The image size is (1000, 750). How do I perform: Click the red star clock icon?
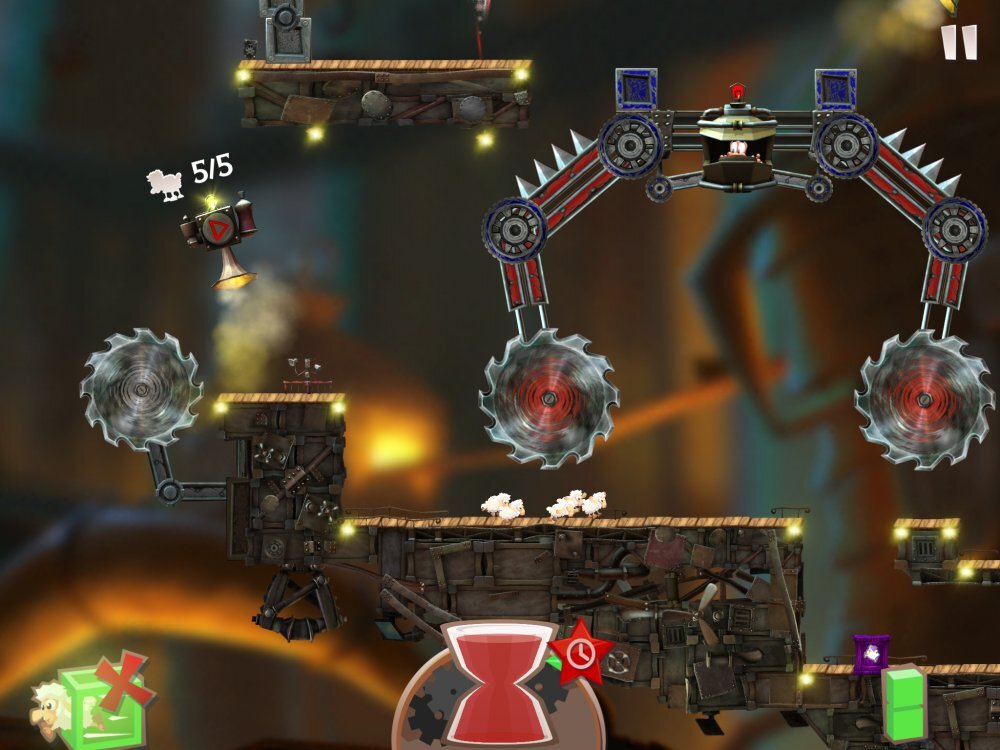tap(580, 653)
